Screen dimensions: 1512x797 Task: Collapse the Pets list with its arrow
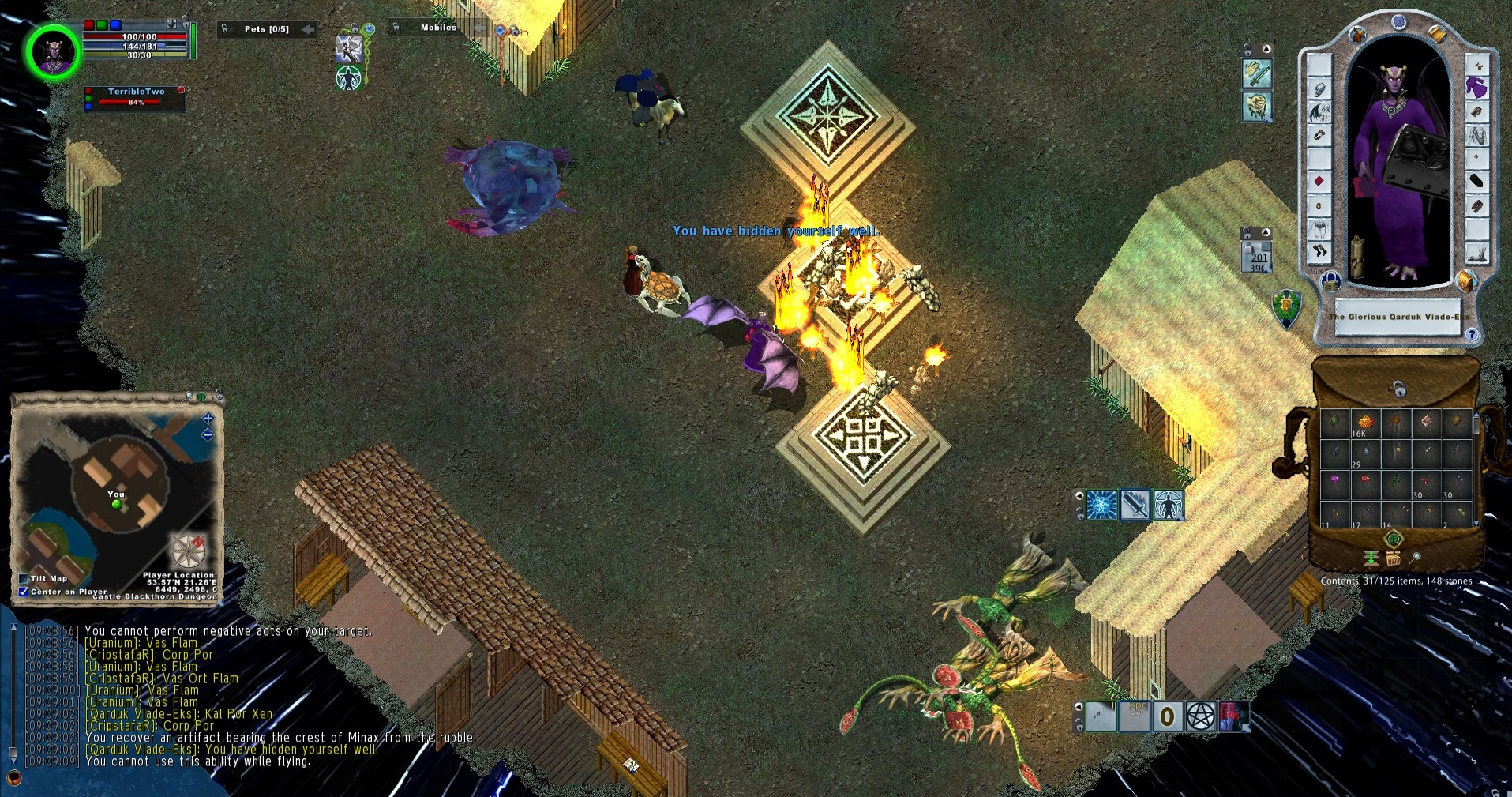(x=308, y=29)
